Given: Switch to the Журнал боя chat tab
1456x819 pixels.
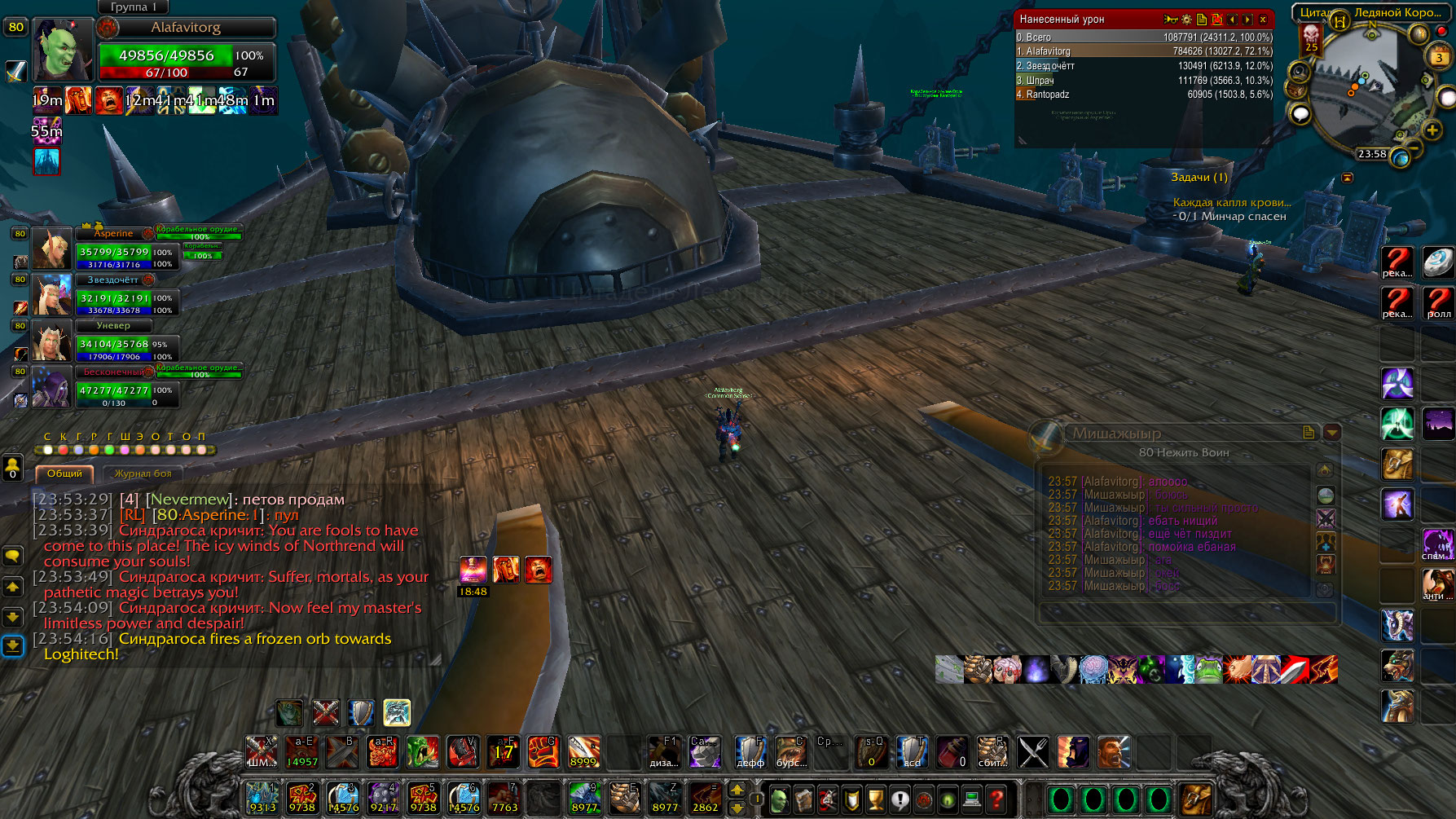Looking at the screenshot, I should click(x=143, y=473).
